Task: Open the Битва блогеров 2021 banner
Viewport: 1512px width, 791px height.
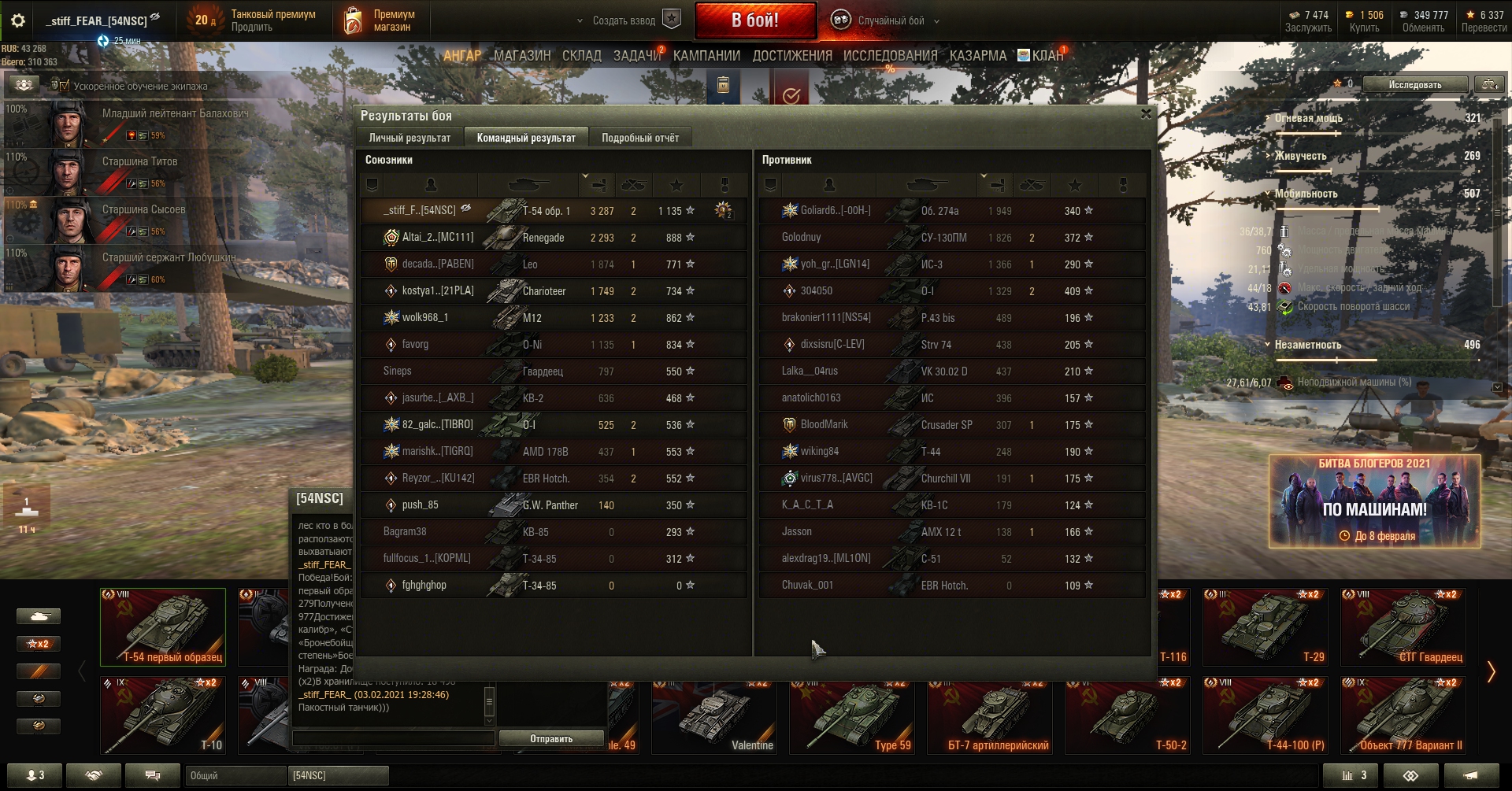Action: [1374, 501]
